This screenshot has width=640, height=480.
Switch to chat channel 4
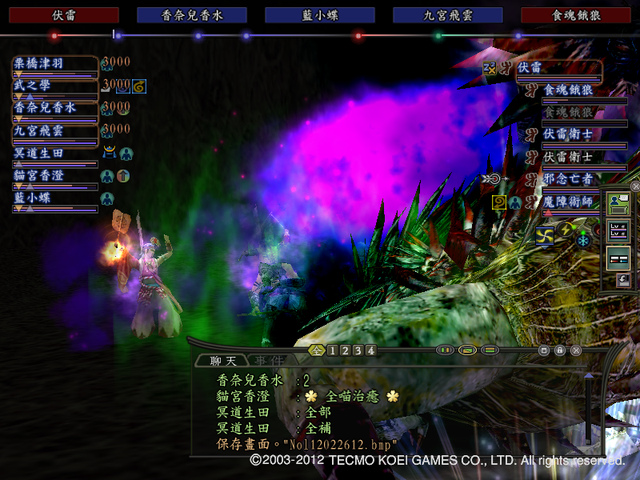point(371,351)
